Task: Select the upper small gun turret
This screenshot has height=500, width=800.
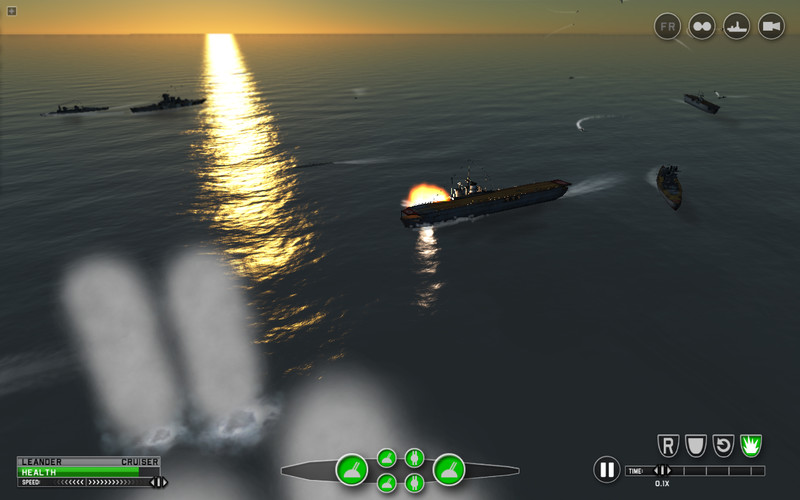Action: (387, 458)
